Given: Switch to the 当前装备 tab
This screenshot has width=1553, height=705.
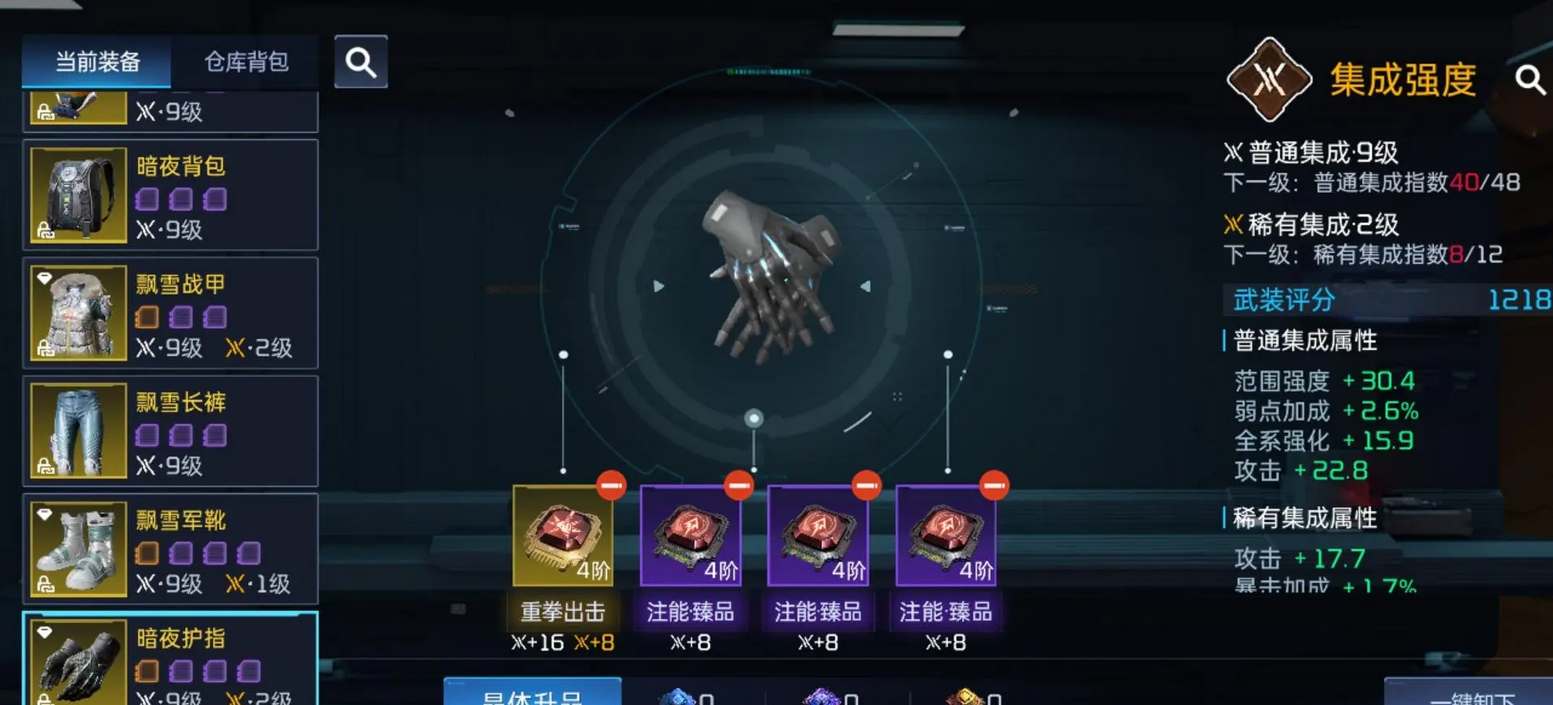Looking at the screenshot, I should [x=97, y=63].
